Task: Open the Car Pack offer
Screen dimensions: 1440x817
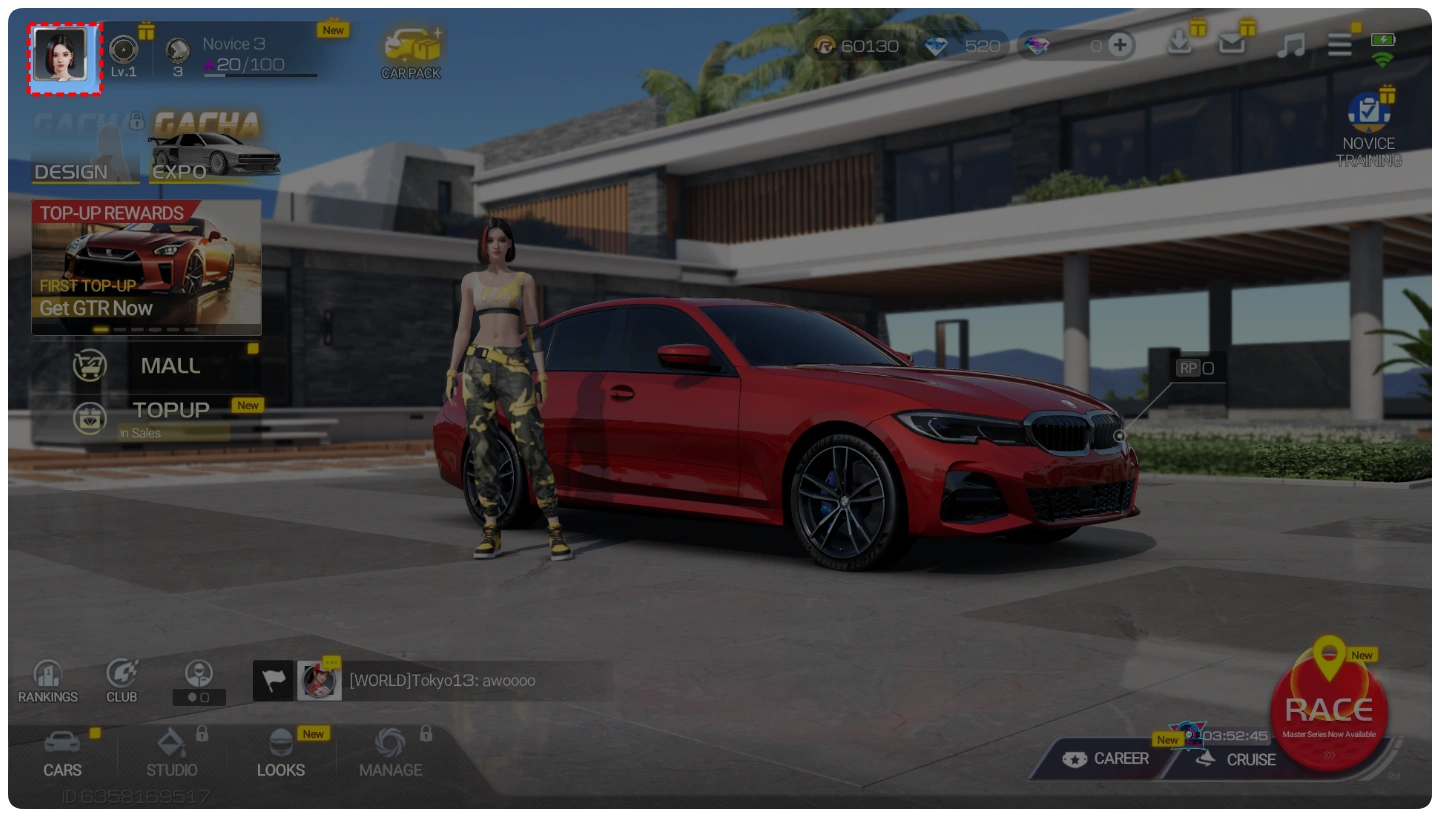Action: tap(411, 53)
